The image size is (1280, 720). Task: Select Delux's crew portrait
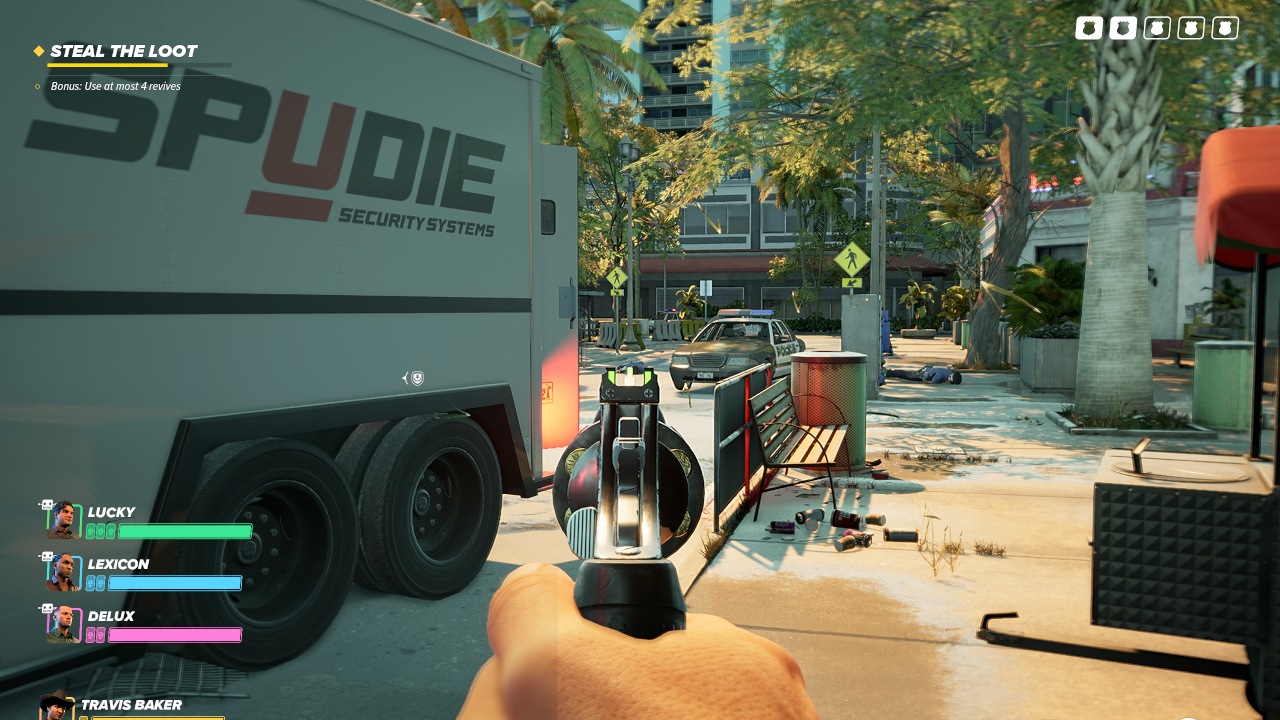64,624
